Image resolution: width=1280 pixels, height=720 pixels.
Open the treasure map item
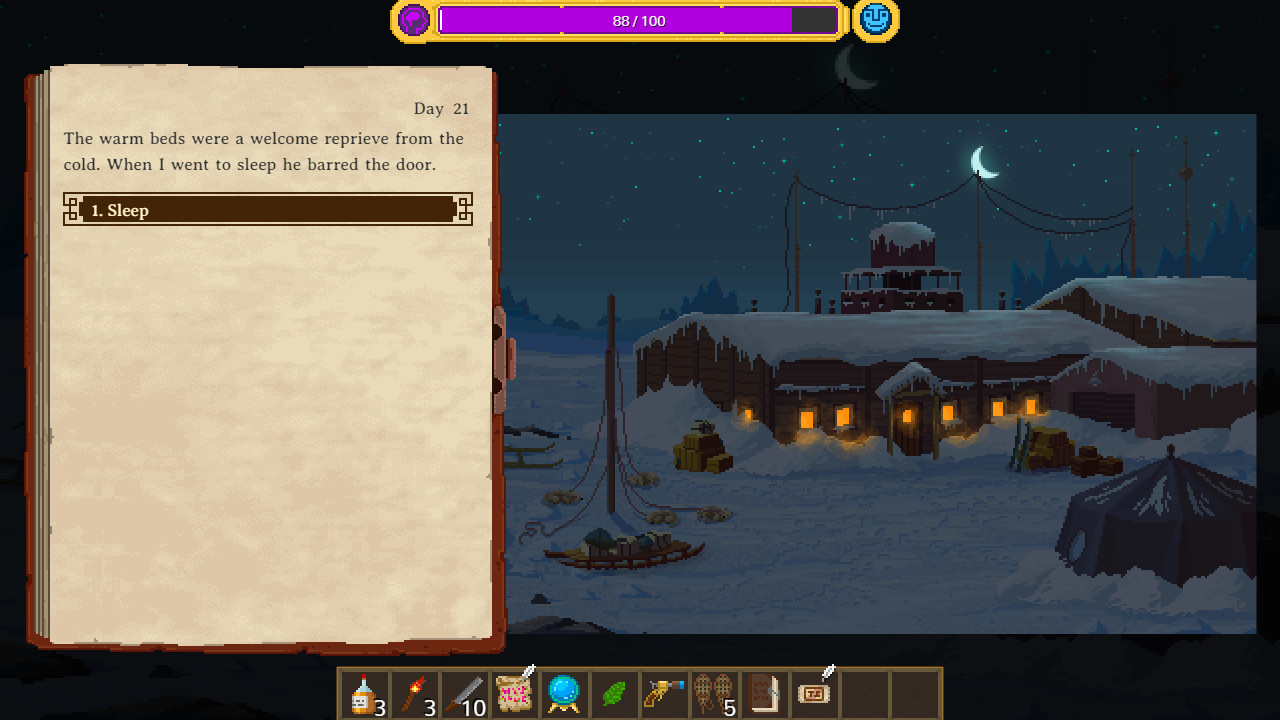513,692
